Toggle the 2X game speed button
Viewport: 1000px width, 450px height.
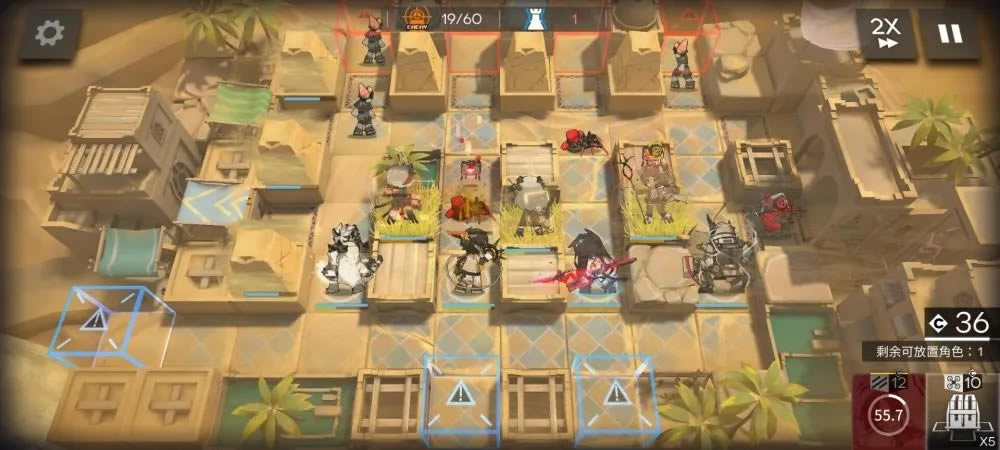coord(885,33)
